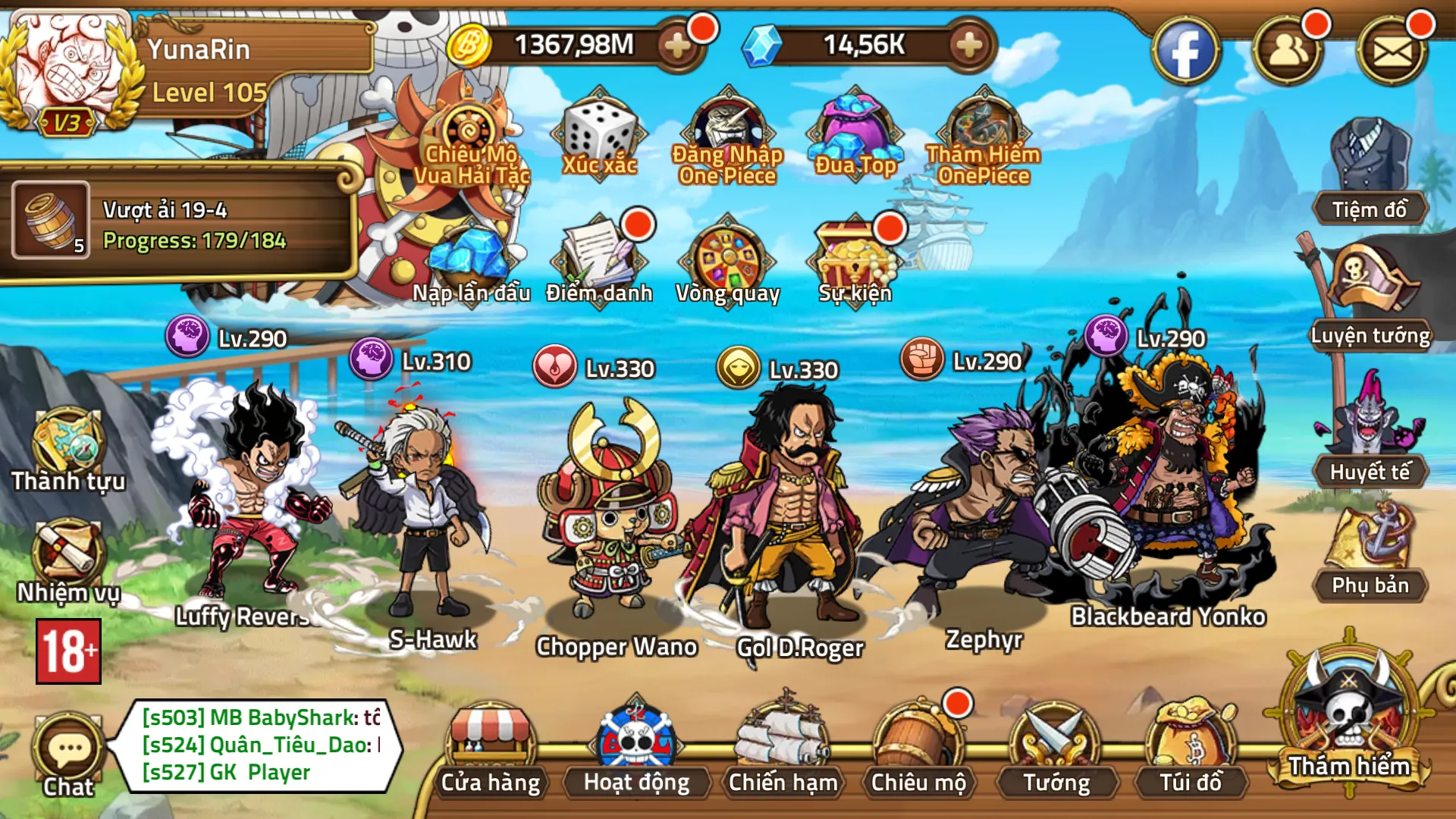Open the Vòng quay lucky wheel
Screen dimensions: 1456x819
coord(727,262)
